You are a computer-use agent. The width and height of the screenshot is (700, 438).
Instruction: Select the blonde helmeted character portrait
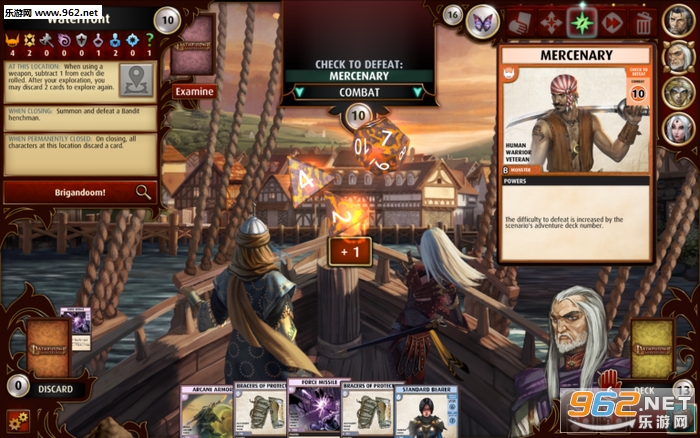pos(677,92)
